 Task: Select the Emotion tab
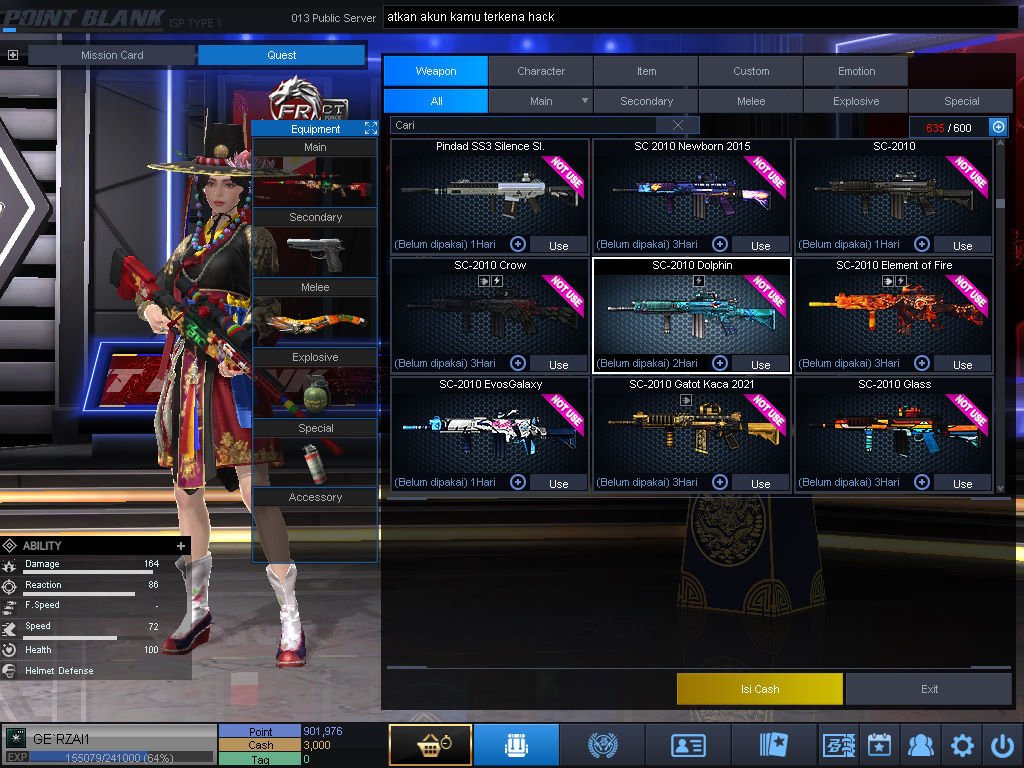[856, 71]
